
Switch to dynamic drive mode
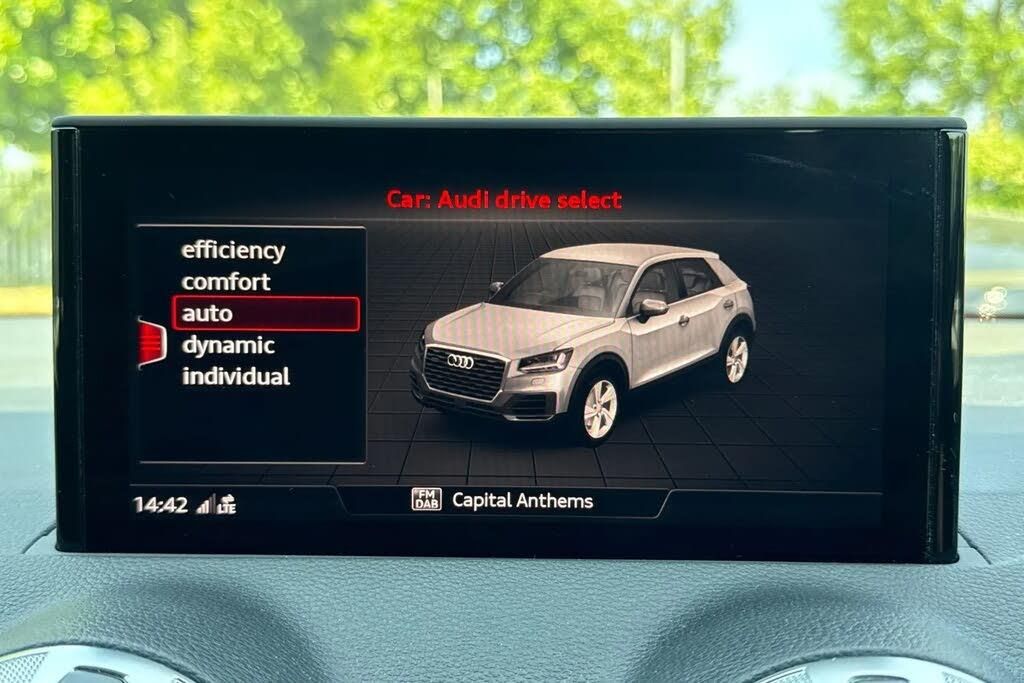(228, 346)
